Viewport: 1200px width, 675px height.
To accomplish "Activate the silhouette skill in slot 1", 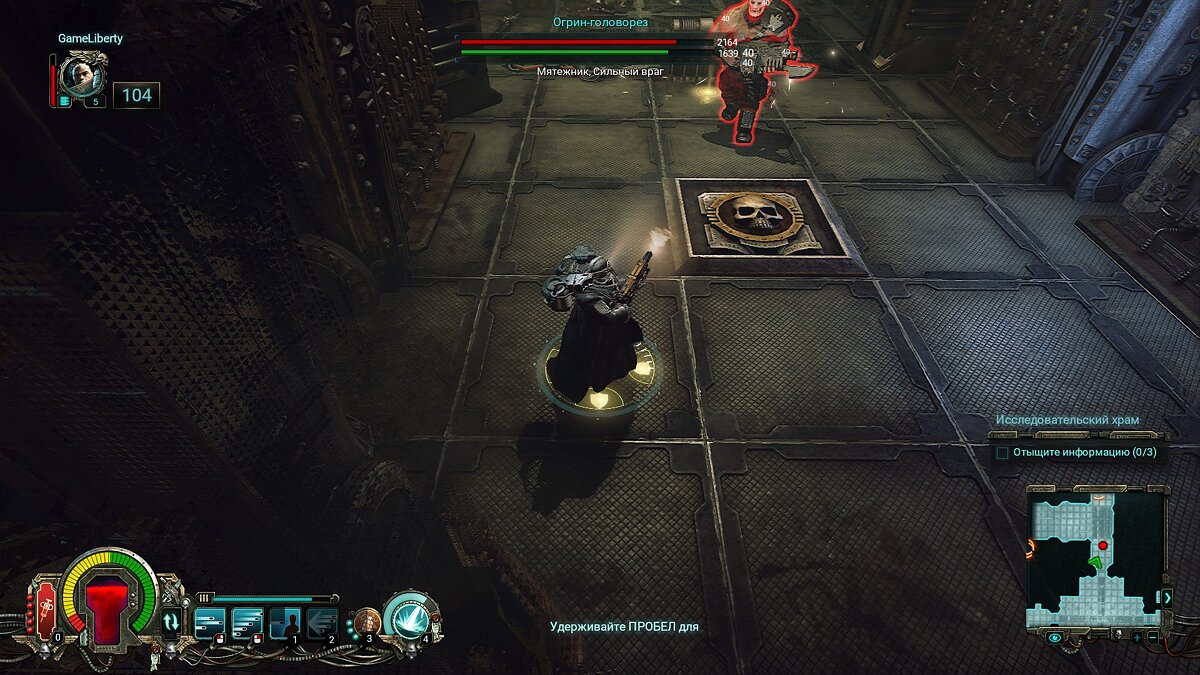I will tap(286, 623).
